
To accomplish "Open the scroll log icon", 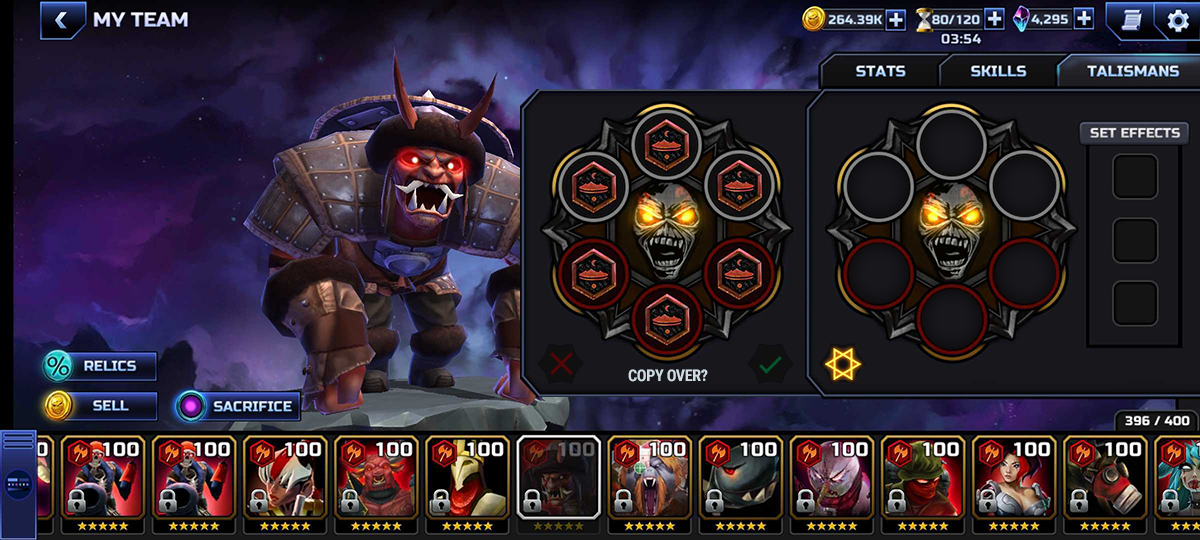I will tap(1131, 20).
